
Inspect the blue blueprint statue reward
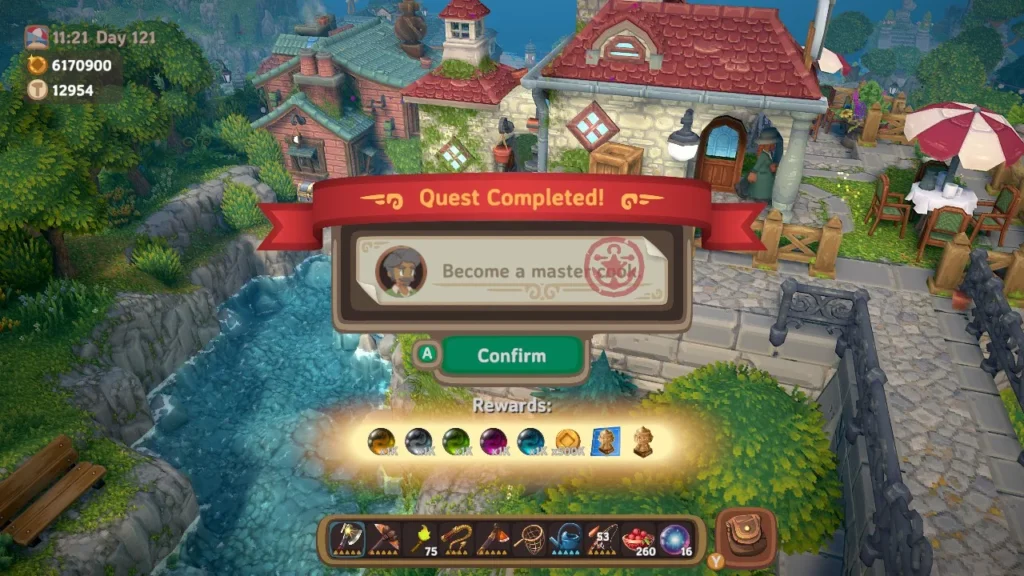[x=604, y=442]
